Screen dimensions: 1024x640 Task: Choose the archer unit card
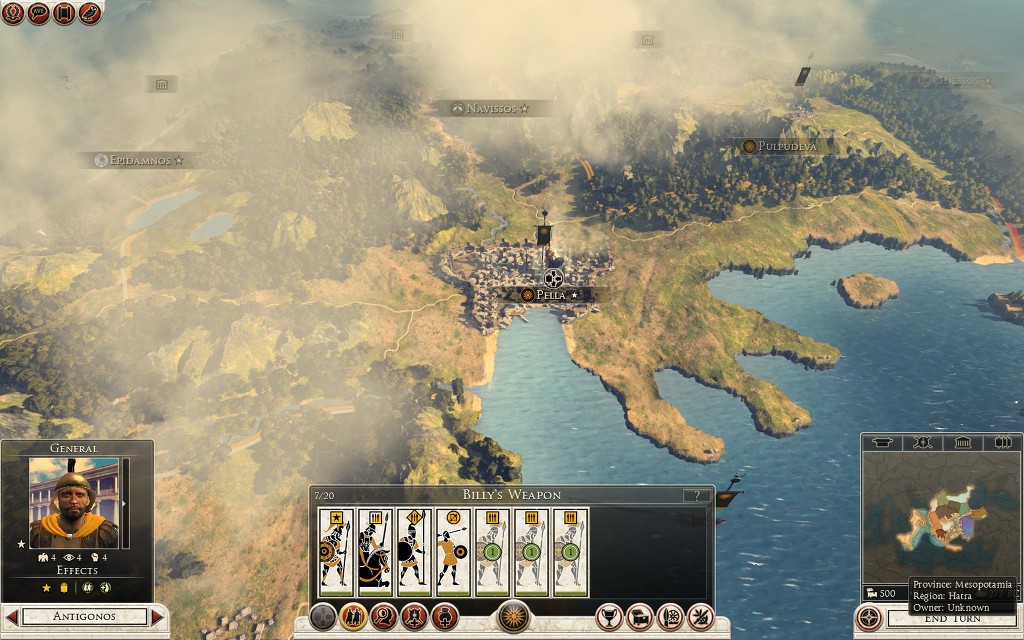point(453,552)
